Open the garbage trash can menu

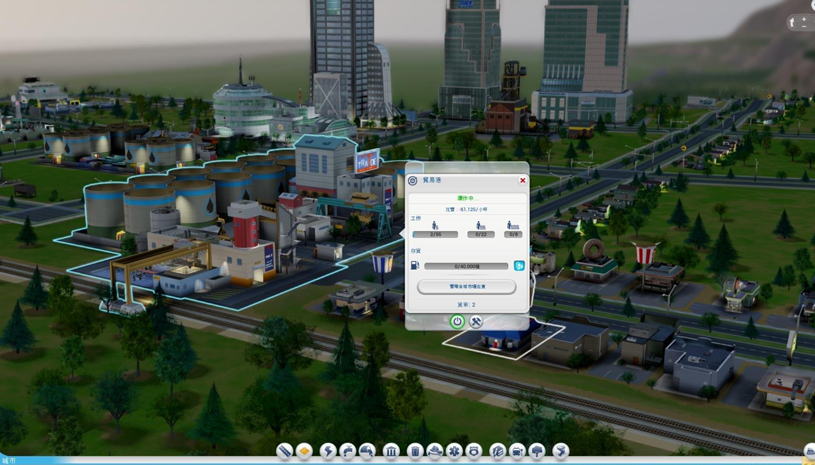coord(414,452)
